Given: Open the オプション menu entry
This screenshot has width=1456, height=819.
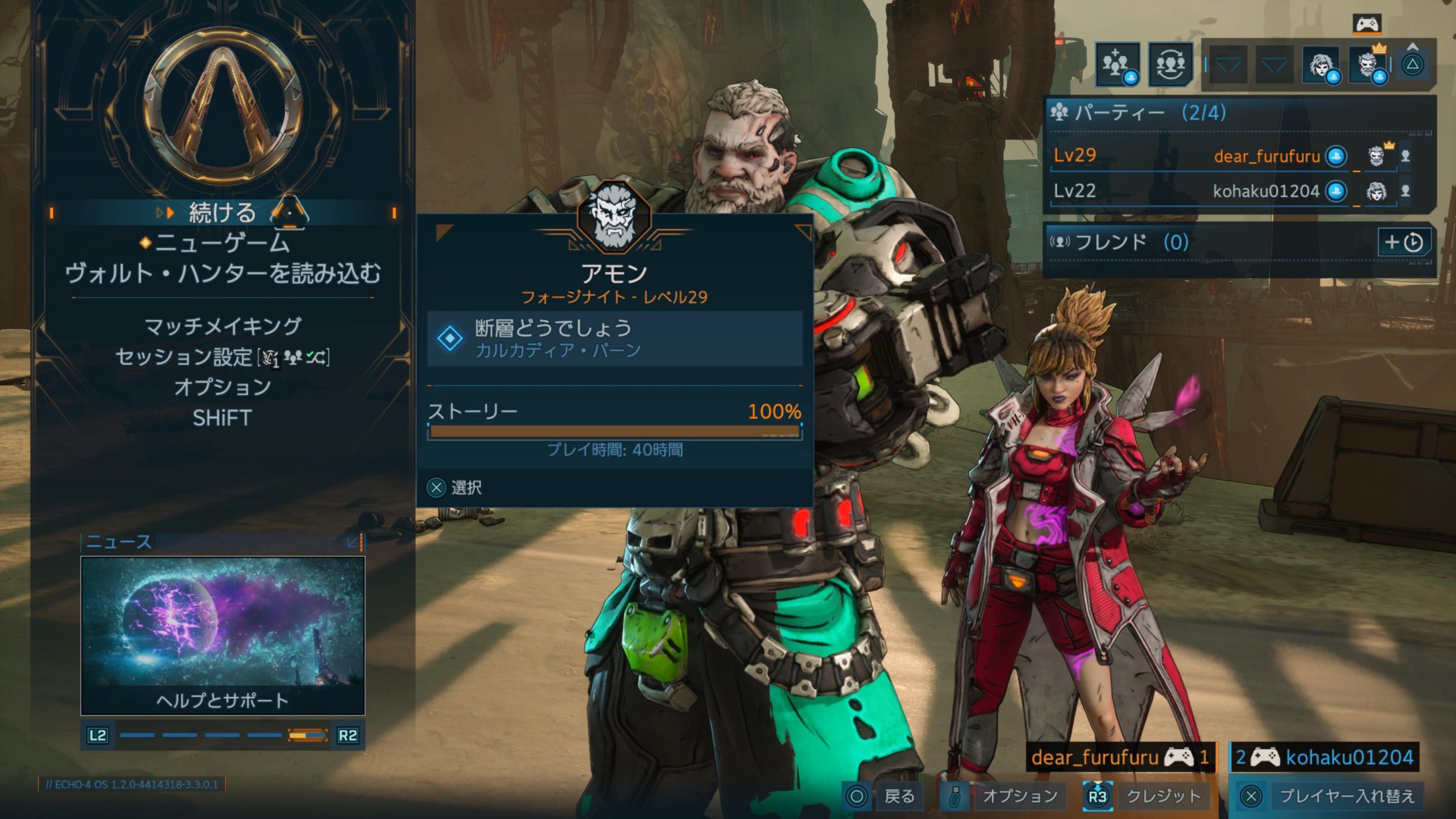Looking at the screenshot, I should click(x=222, y=387).
